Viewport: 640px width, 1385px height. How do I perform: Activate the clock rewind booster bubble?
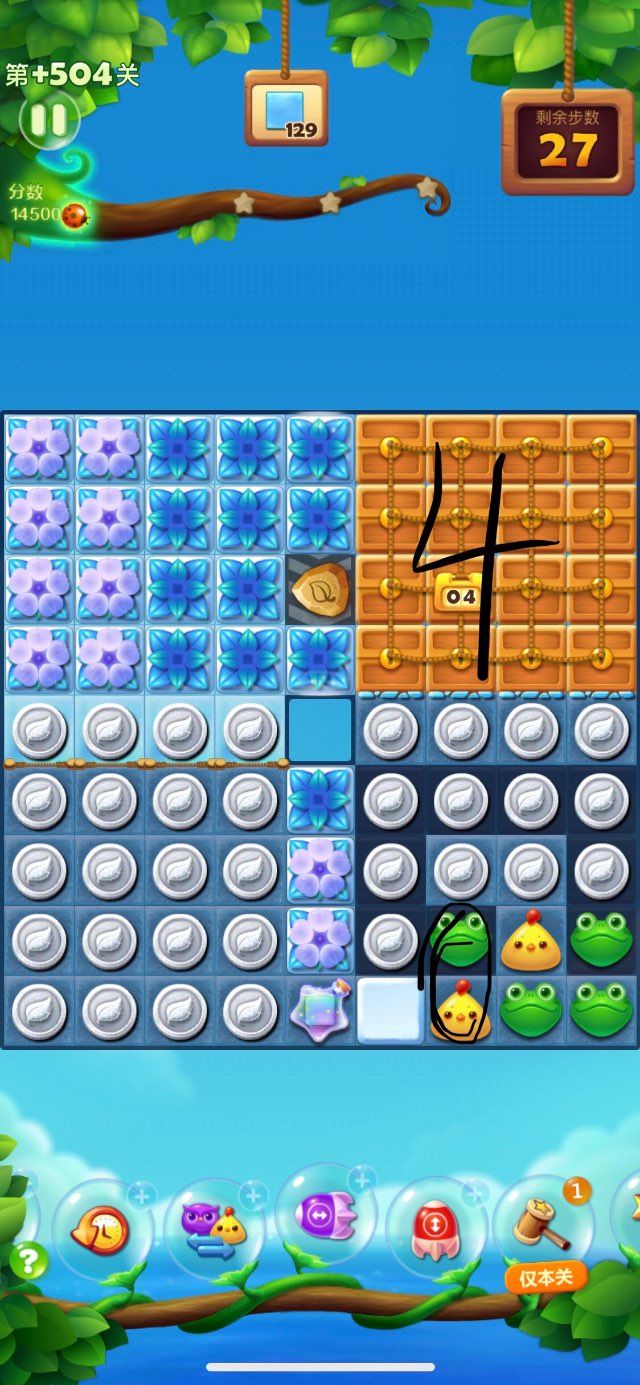coord(102,1230)
